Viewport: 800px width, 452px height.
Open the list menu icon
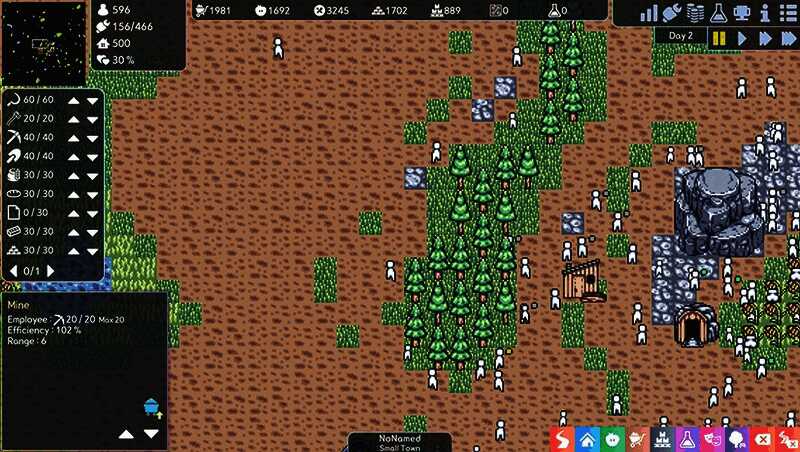786,13
